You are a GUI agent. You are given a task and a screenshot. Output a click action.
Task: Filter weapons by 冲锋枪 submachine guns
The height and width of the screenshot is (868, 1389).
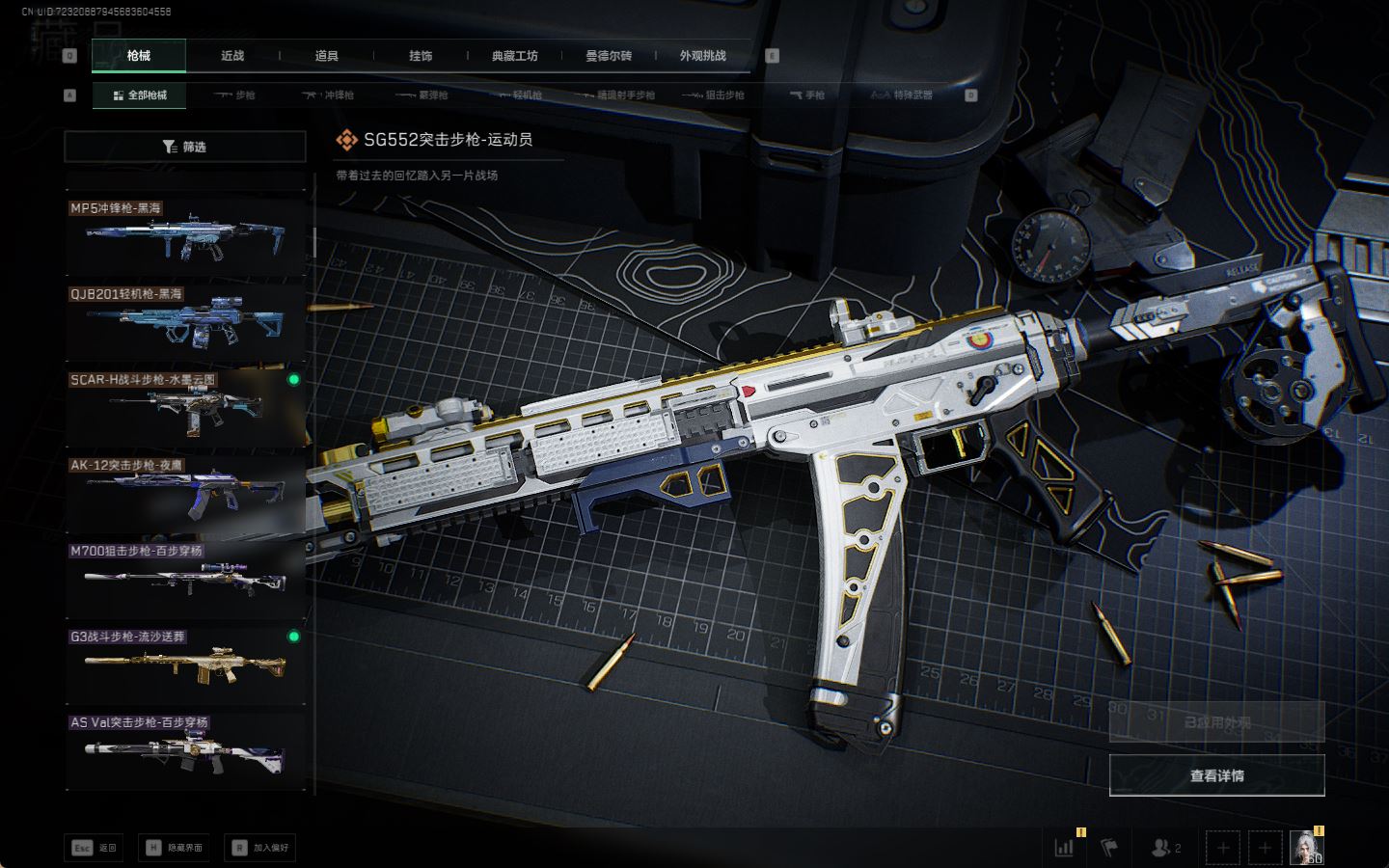pyautogui.click(x=328, y=95)
